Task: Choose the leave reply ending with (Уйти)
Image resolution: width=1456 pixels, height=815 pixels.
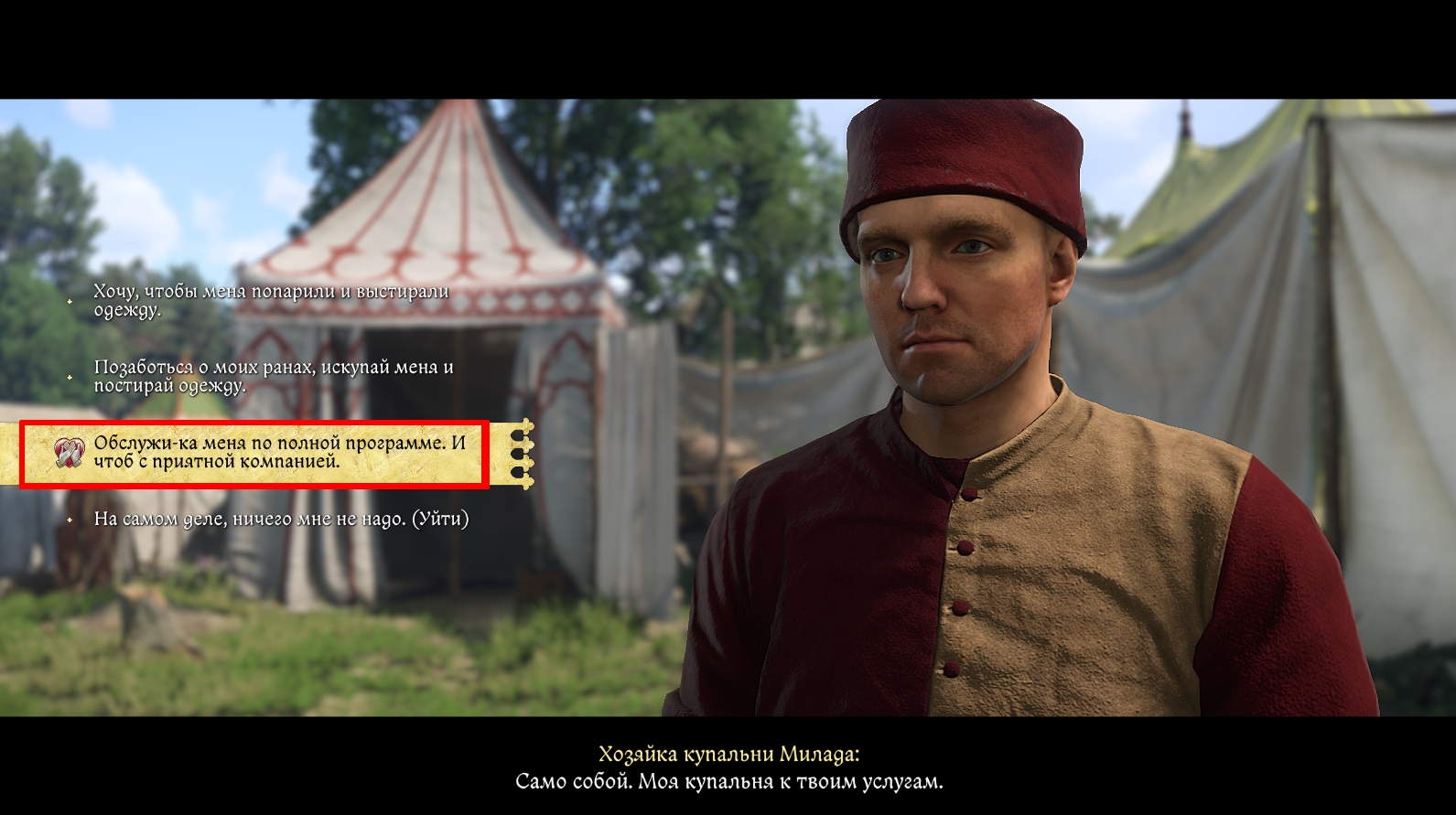Action: [281, 520]
